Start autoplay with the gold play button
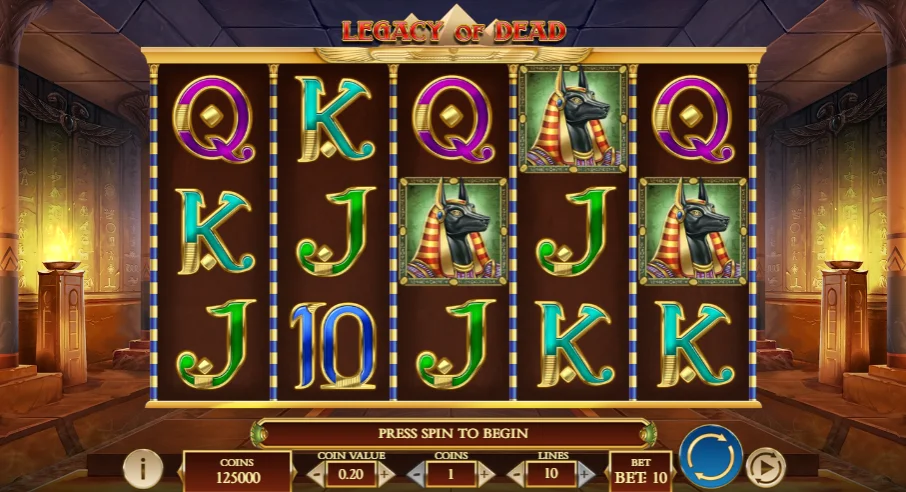The height and width of the screenshot is (492, 906). 766,467
